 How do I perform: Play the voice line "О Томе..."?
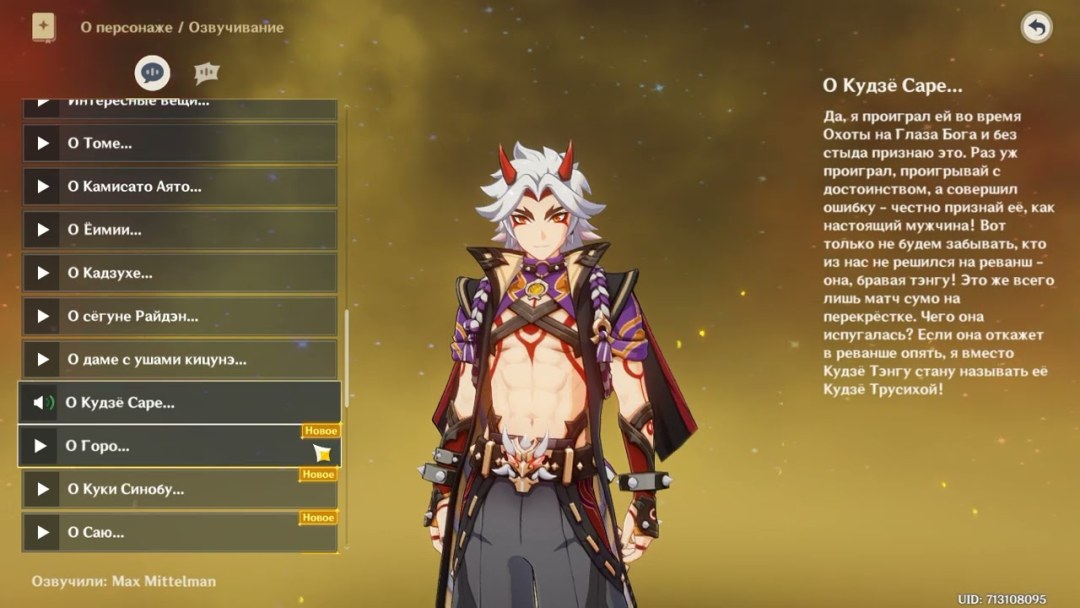point(180,143)
